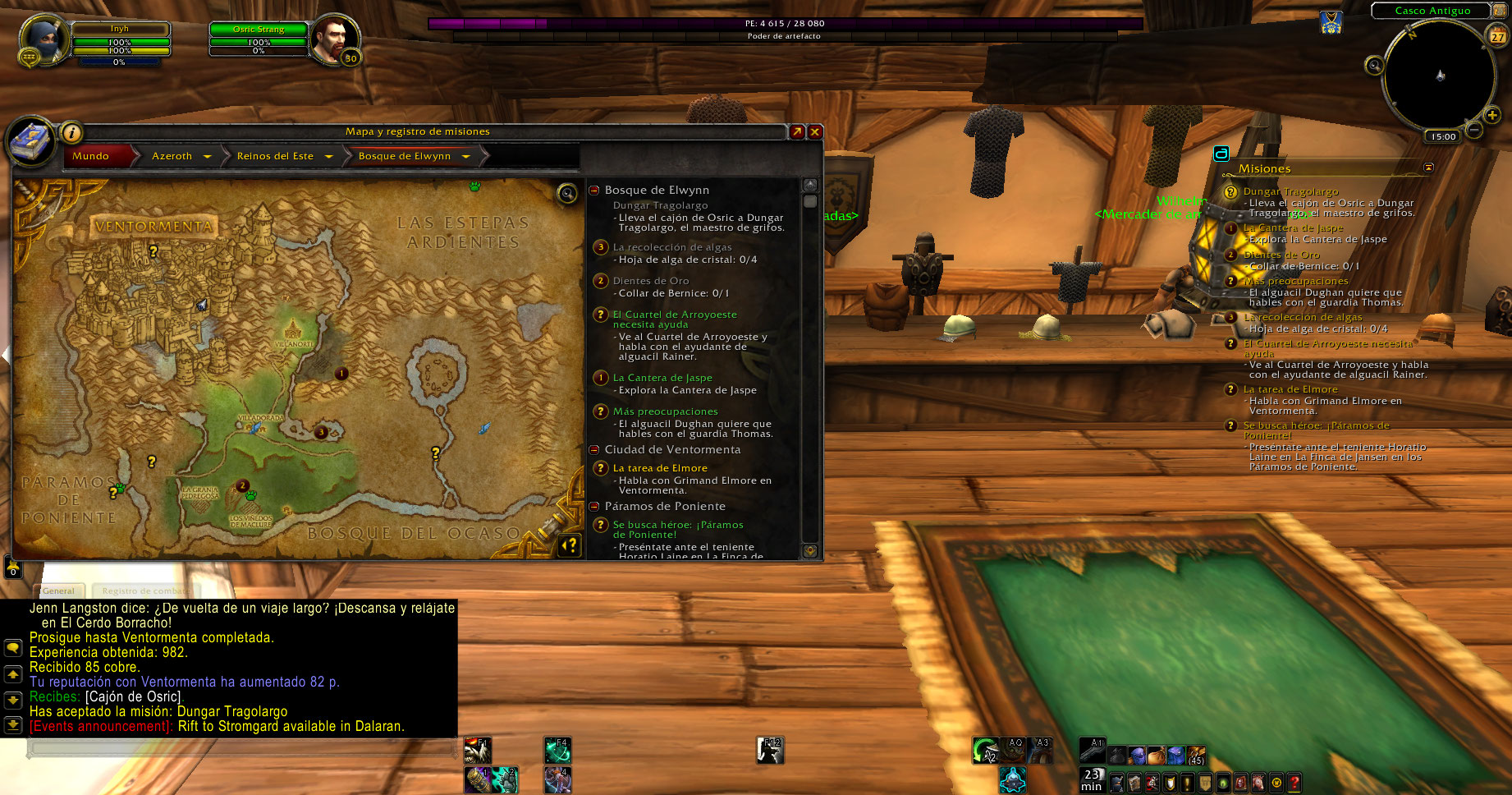This screenshot has width=1512, height=795.
Task: Click the minimap zoom-in plus button
Action: pyautogui.click(x=1492, y=115)
